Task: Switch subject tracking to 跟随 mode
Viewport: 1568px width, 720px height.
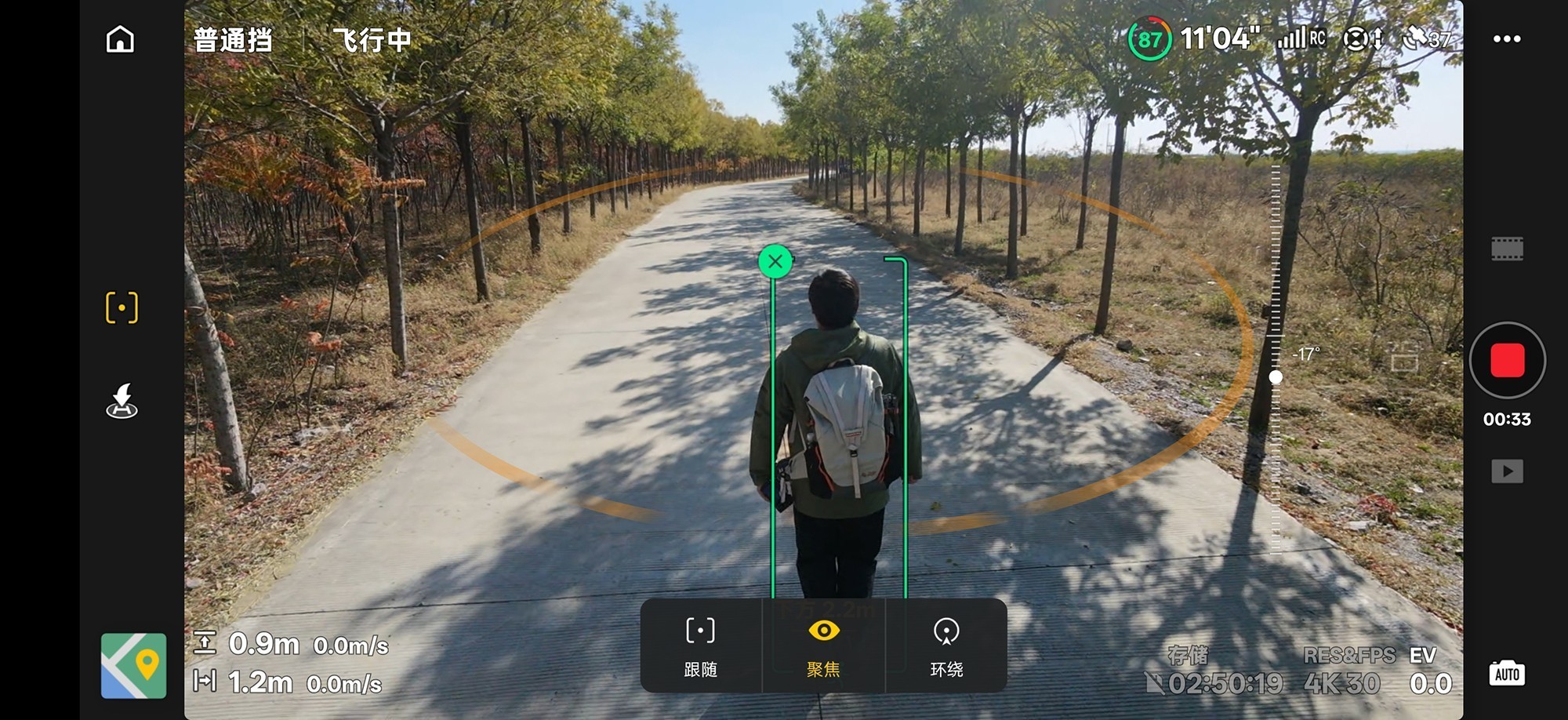Action: tap(700, 645)
